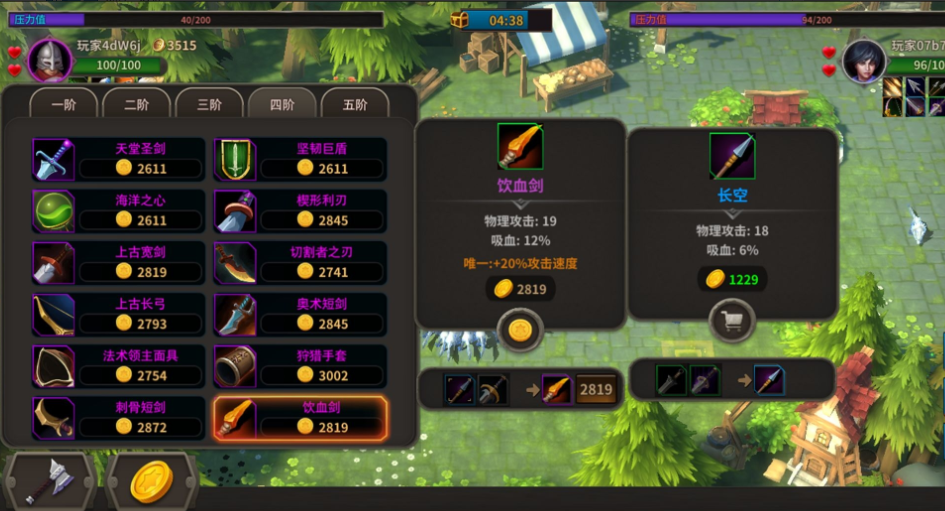Purchase 长空 using the cart button

click(732, 322)
